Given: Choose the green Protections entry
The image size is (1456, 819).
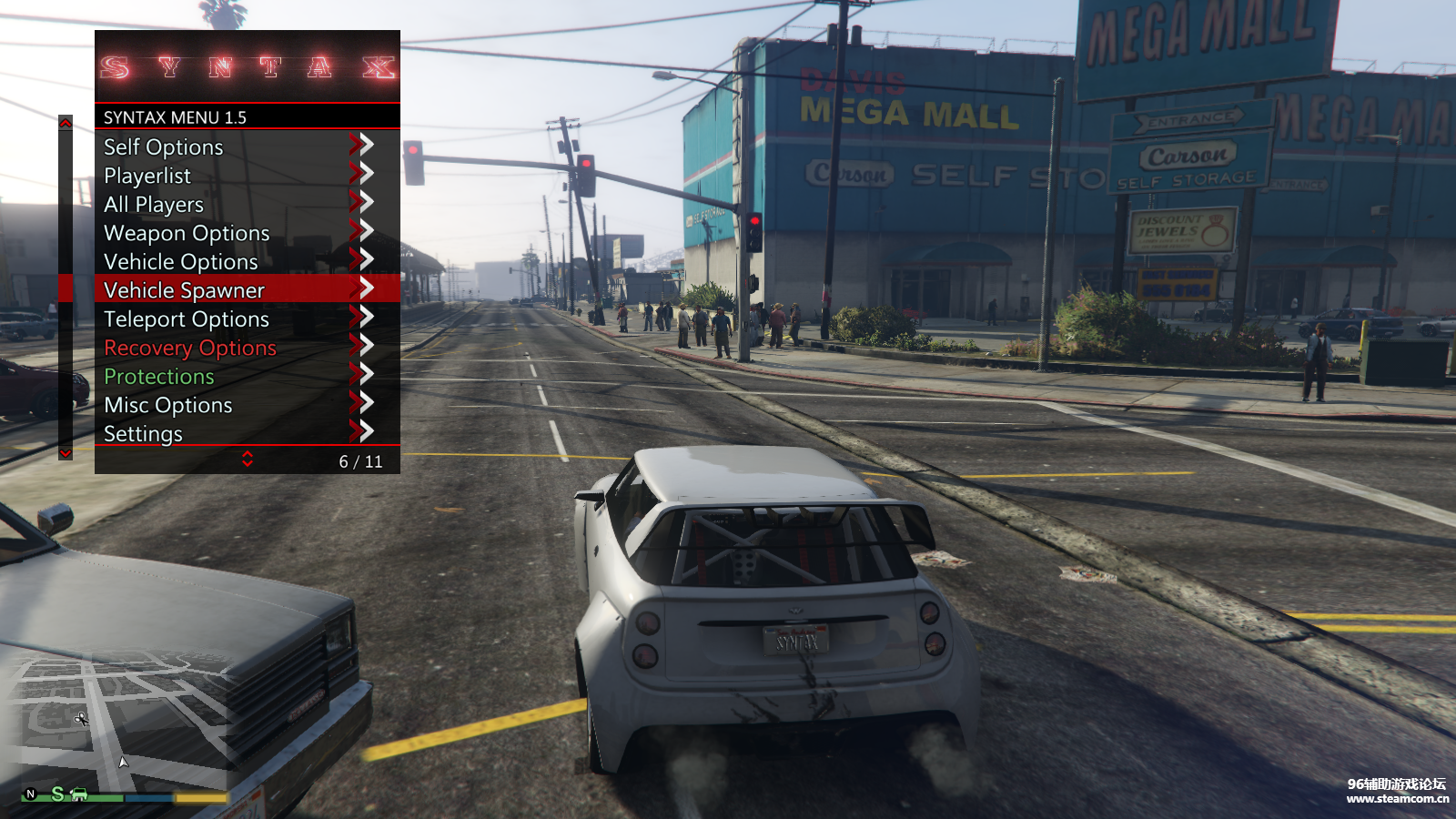Looking at the screenshot, I should coord(159,377).
